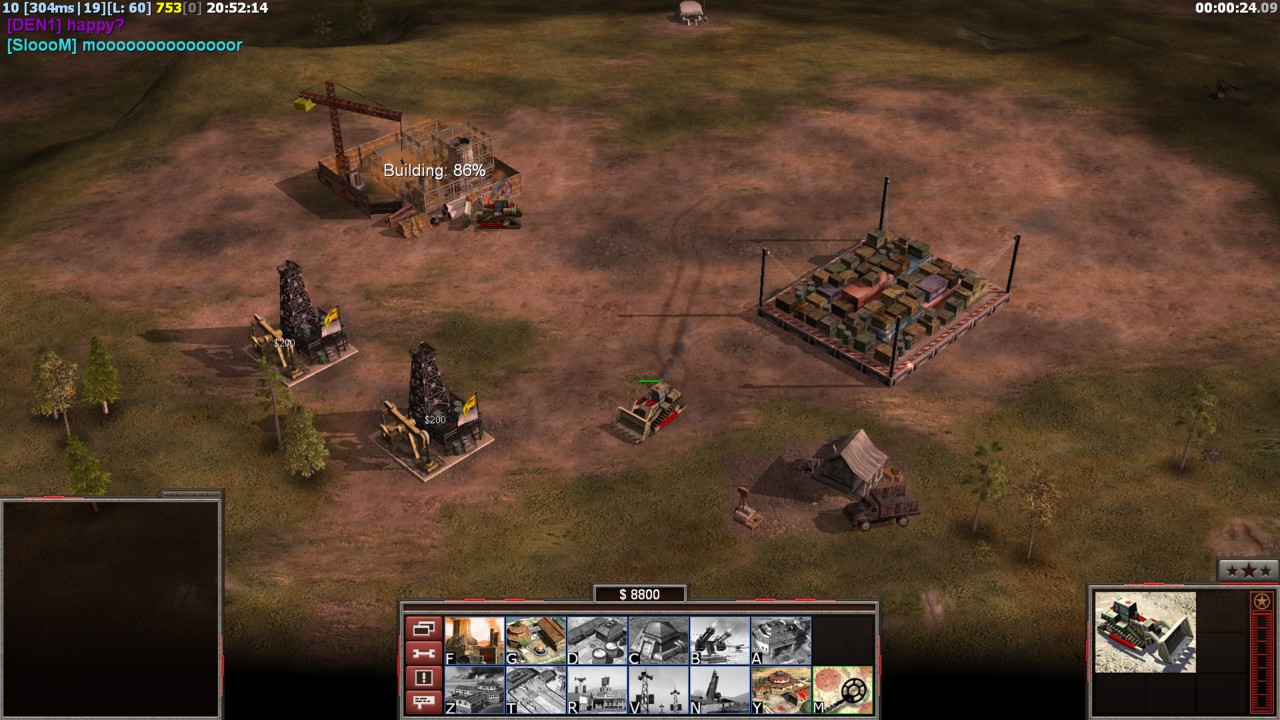The image size is (1280, 720).
Task: Activate the mine detector command labeled M
Action: tap(843, 690)
